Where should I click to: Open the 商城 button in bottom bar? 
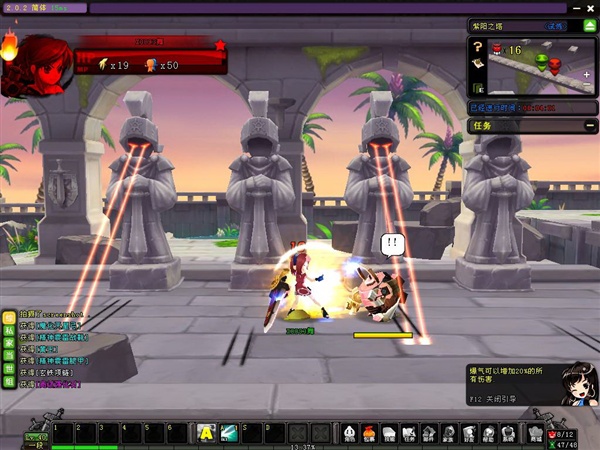point(534,433)
